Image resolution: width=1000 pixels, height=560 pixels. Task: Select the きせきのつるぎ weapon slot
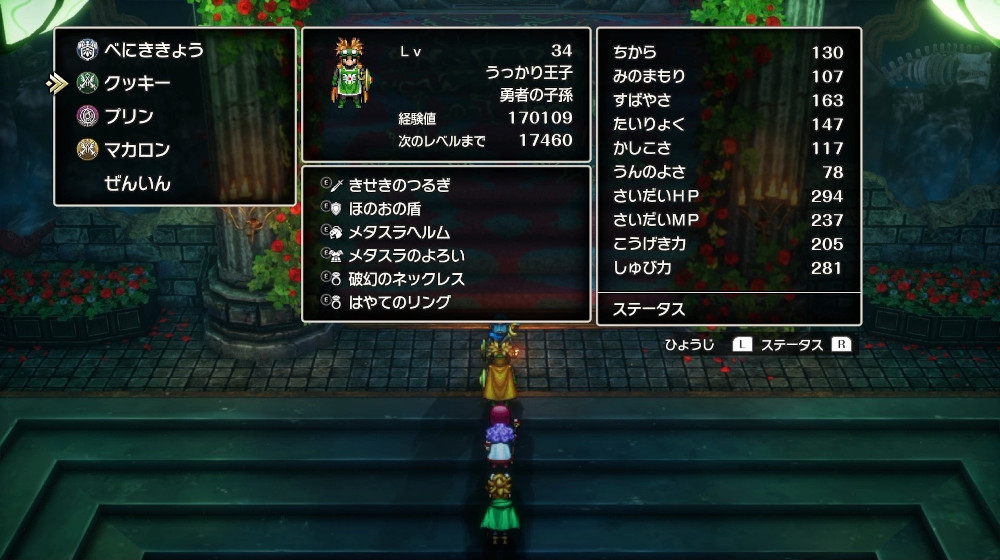coord(399,185)
